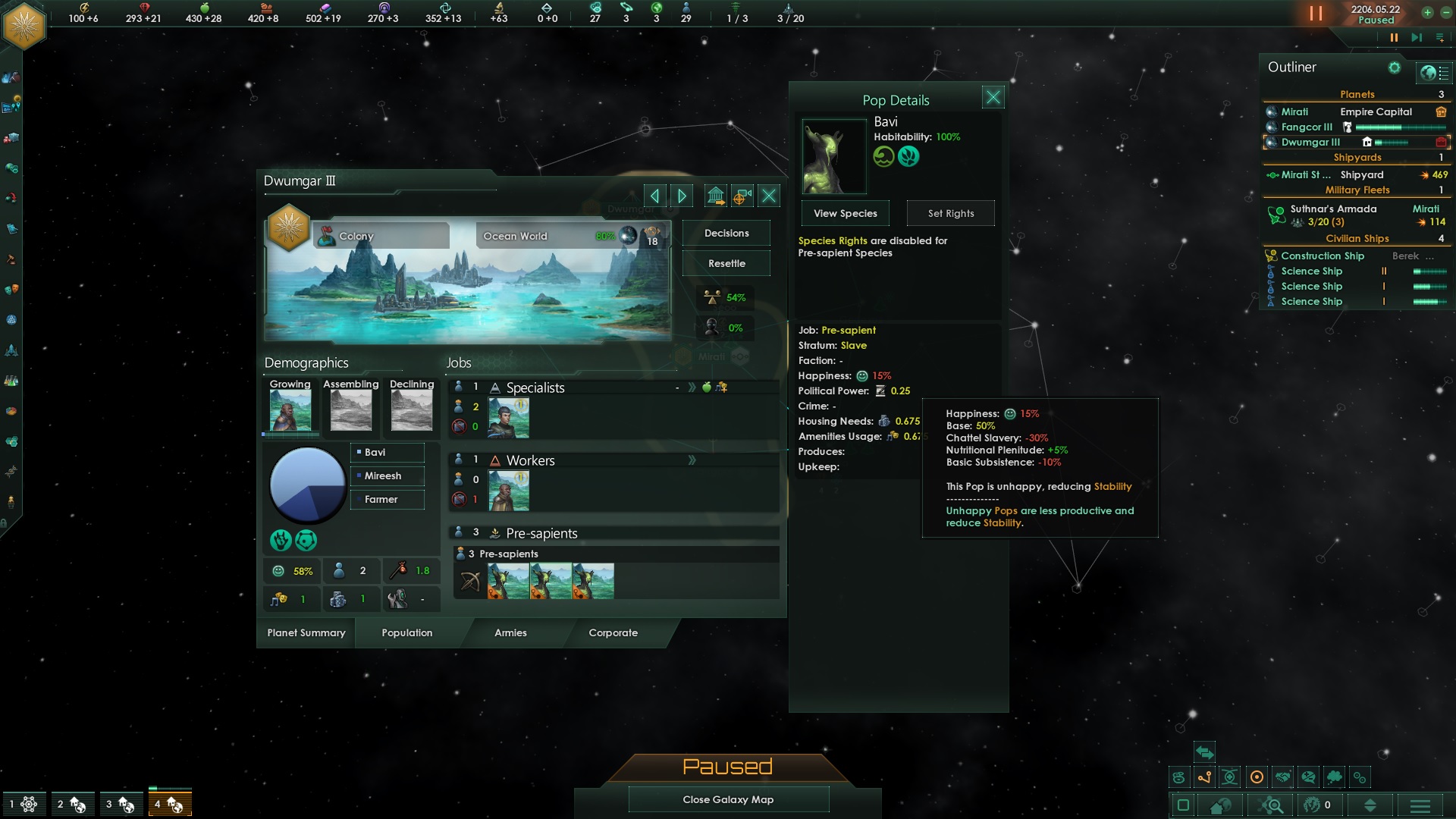1456x819 pixels.
Task: Select Mirati in the Outliner
Action: 1294,112
